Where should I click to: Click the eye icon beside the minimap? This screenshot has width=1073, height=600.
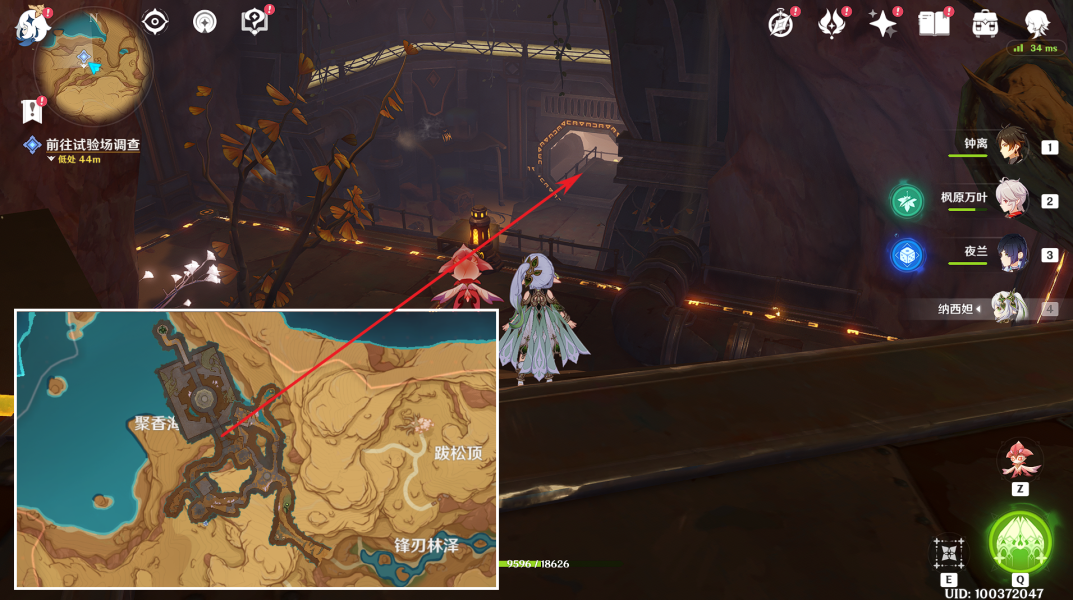155,22
